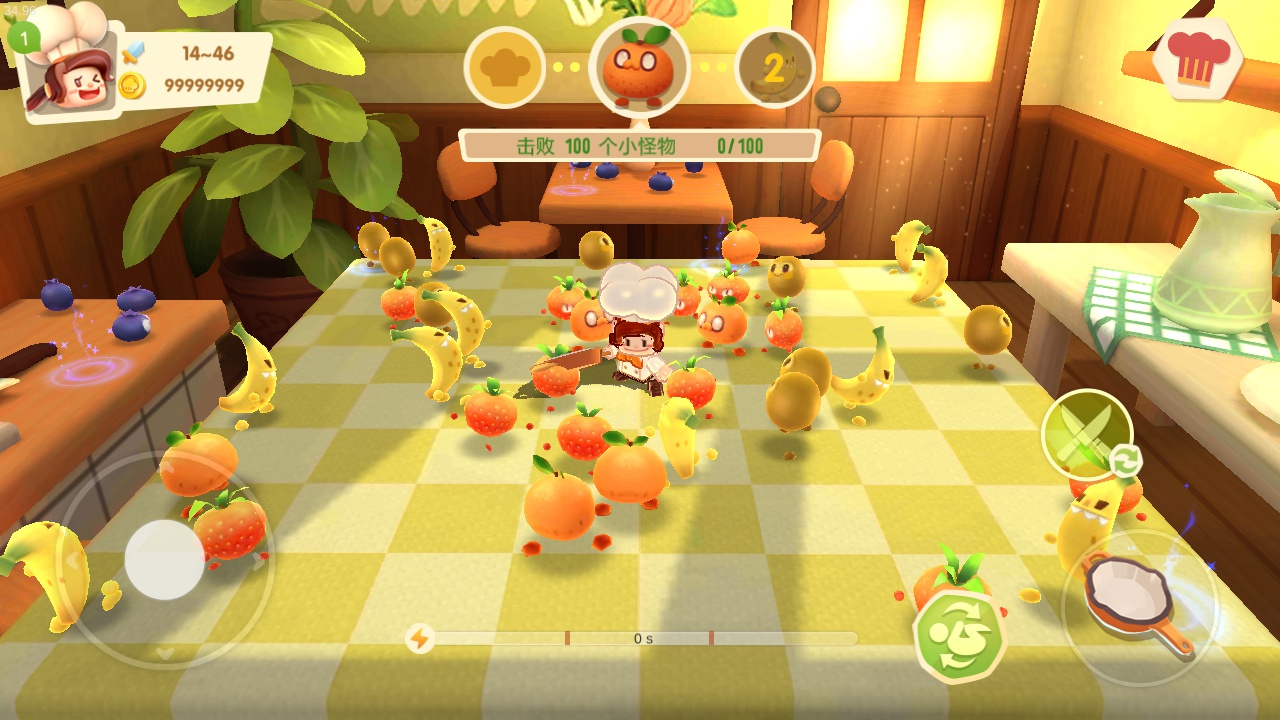Tap the defeat 100 monsters objective banner
Screen dimensions: 1280x720
[x=640, y=146]
